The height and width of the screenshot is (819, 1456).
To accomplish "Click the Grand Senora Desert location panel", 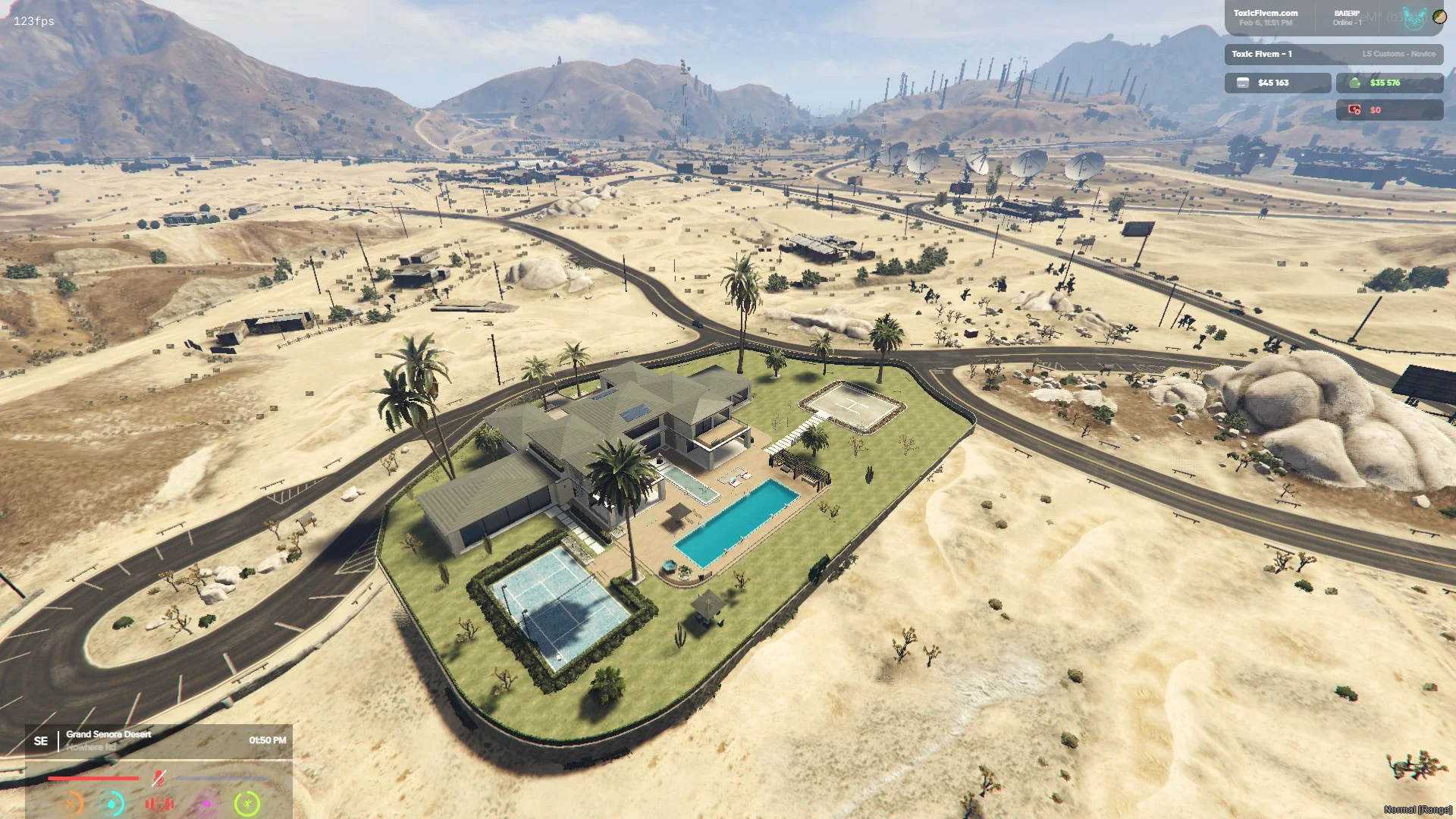I will (159, 740).
